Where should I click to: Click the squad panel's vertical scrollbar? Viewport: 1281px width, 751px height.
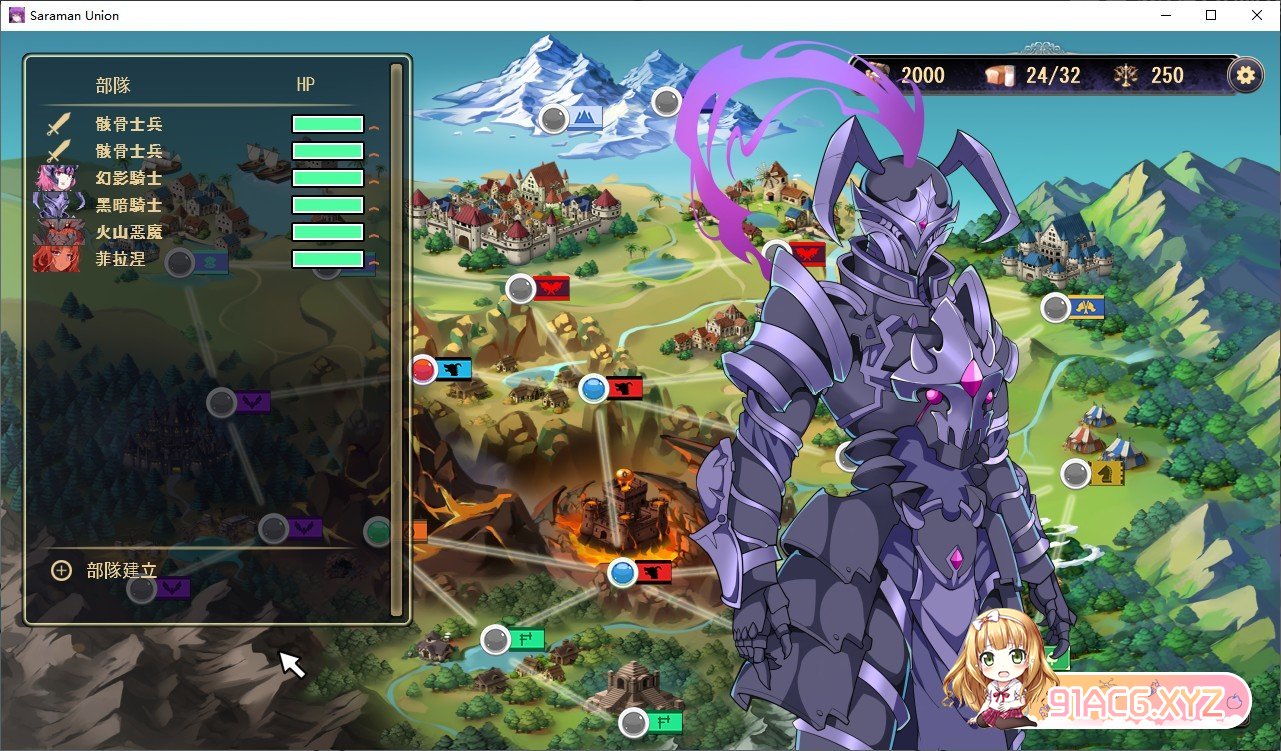[396, 340]
